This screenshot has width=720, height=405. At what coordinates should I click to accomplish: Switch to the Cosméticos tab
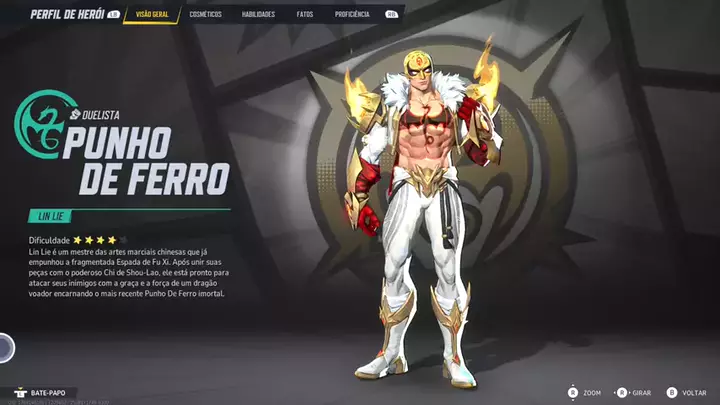point(205,15)
